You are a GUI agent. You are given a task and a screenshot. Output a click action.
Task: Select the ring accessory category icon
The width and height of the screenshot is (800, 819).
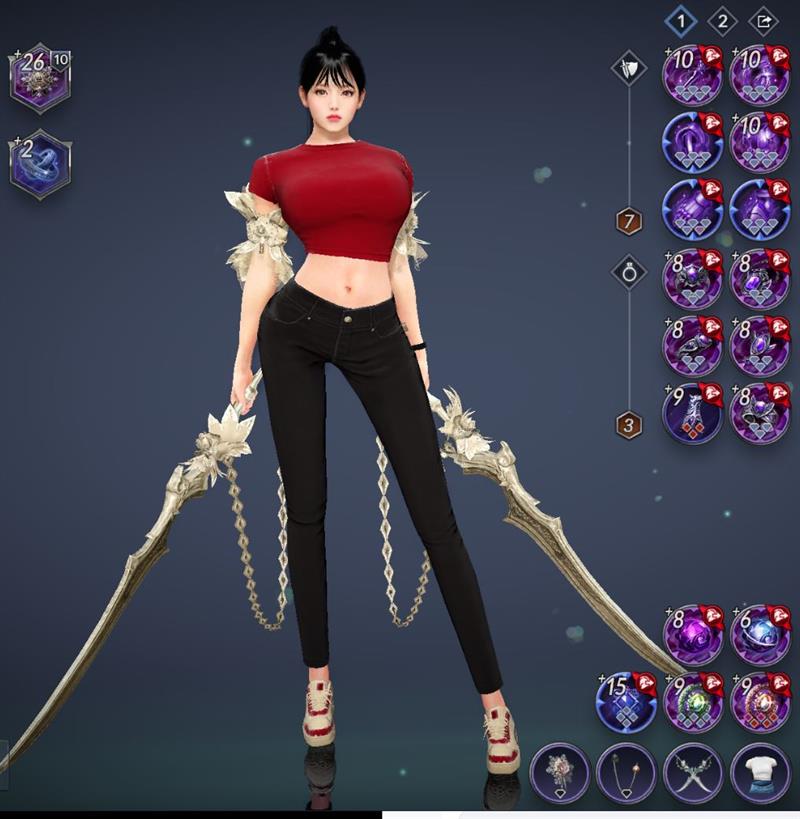tap(629, 270)
